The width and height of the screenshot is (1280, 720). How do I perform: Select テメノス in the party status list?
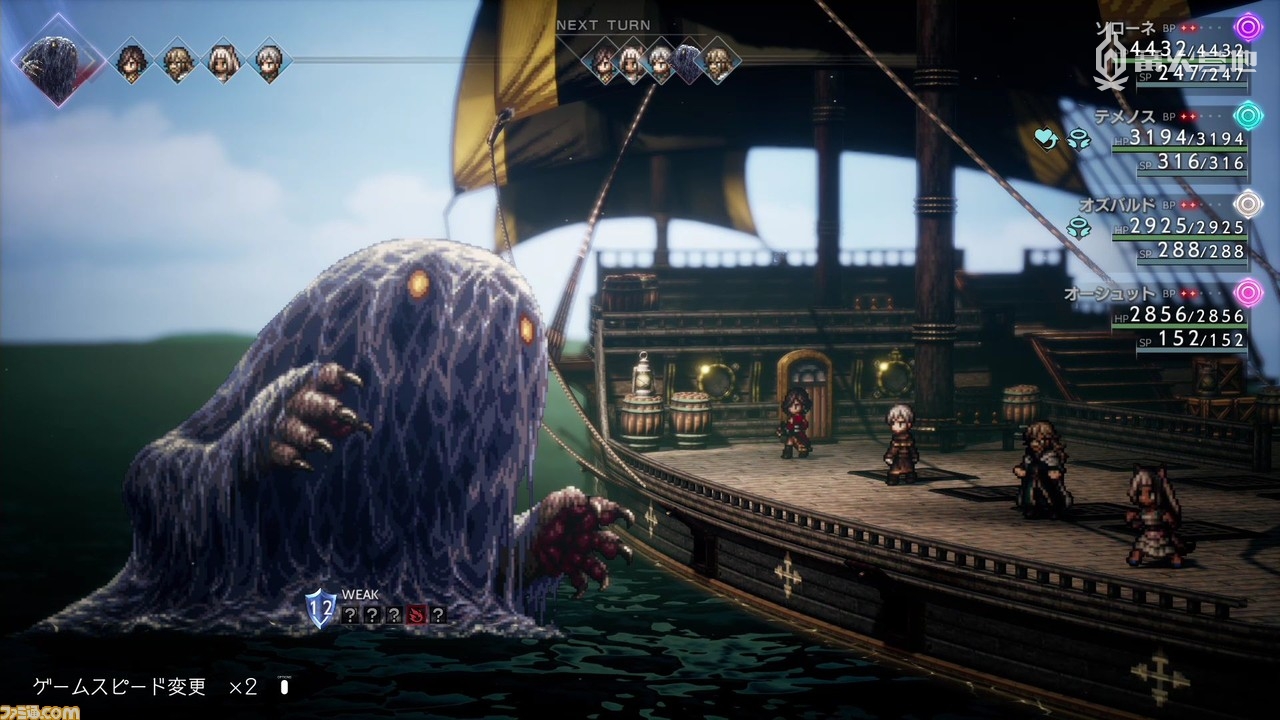click(x=1125, y=116)
